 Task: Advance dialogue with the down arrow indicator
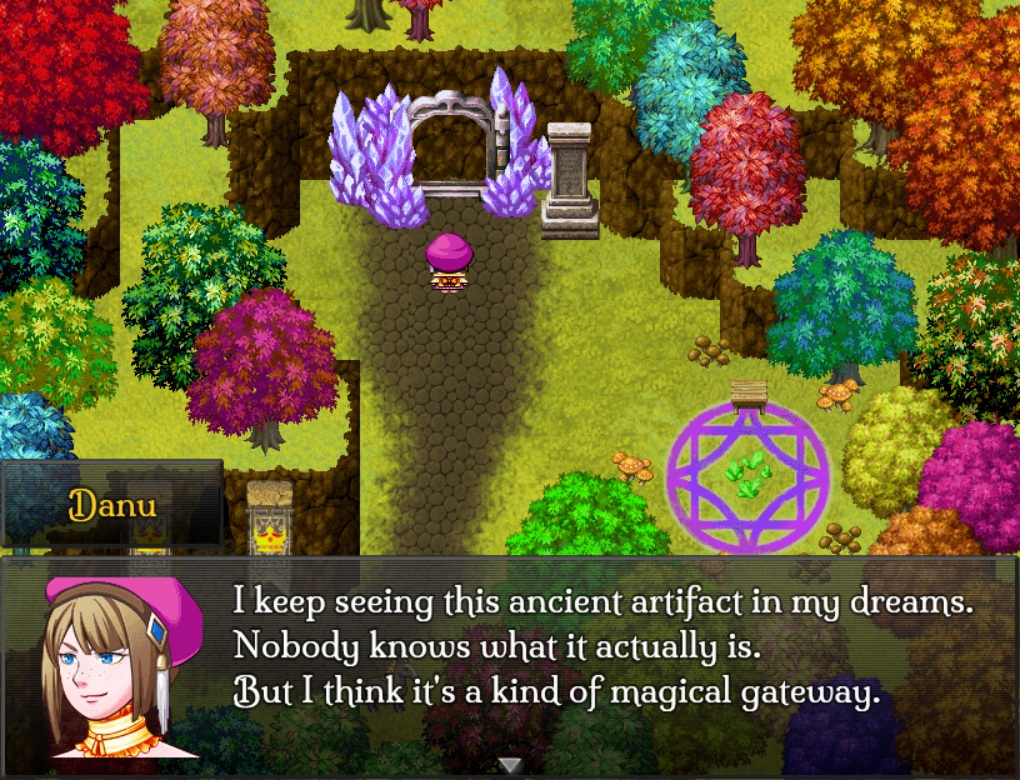510,765
